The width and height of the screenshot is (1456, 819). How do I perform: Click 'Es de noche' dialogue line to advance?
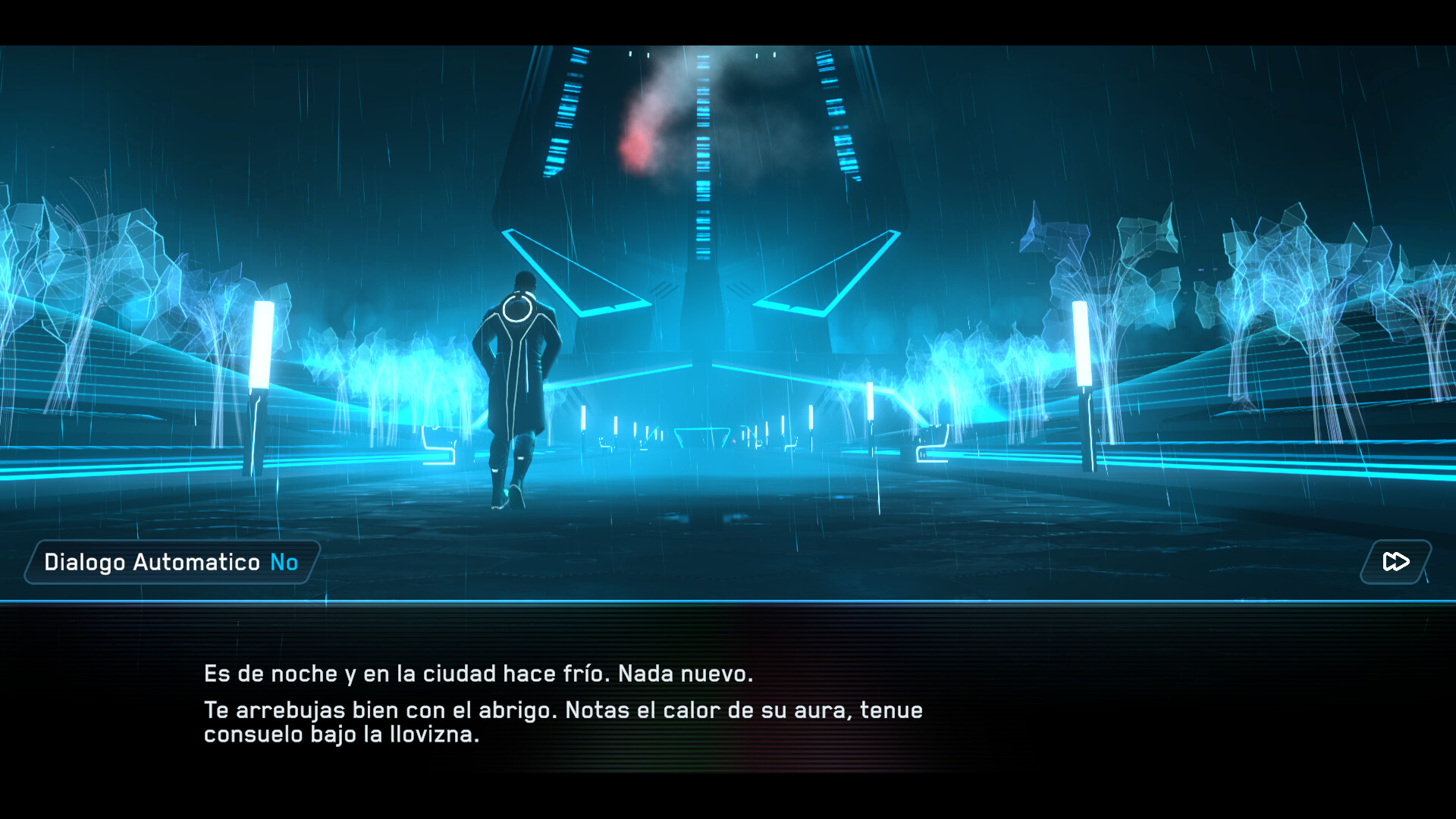coord(478,672)
